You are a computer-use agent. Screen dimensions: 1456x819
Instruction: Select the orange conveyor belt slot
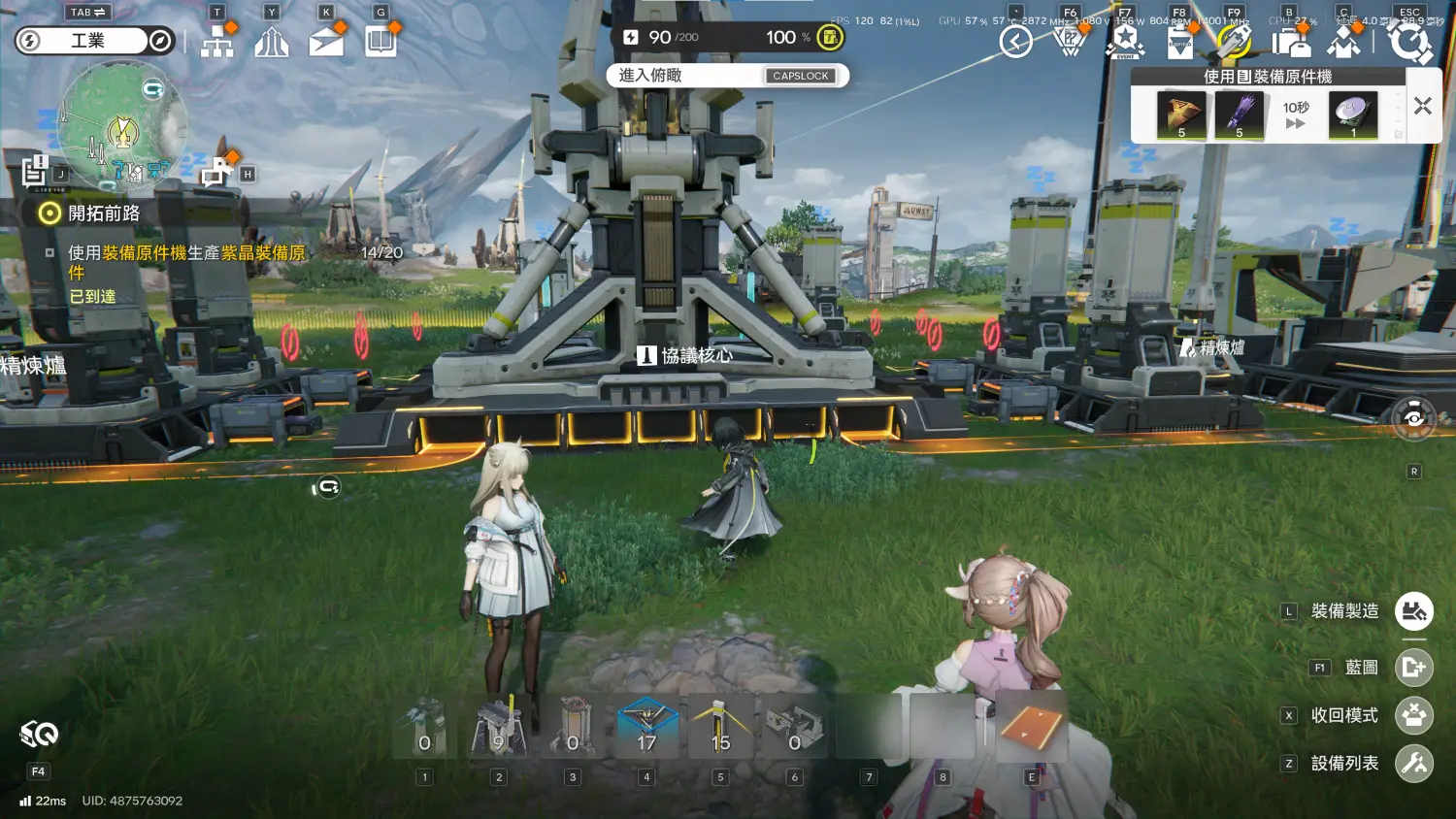coord(1031,728)
